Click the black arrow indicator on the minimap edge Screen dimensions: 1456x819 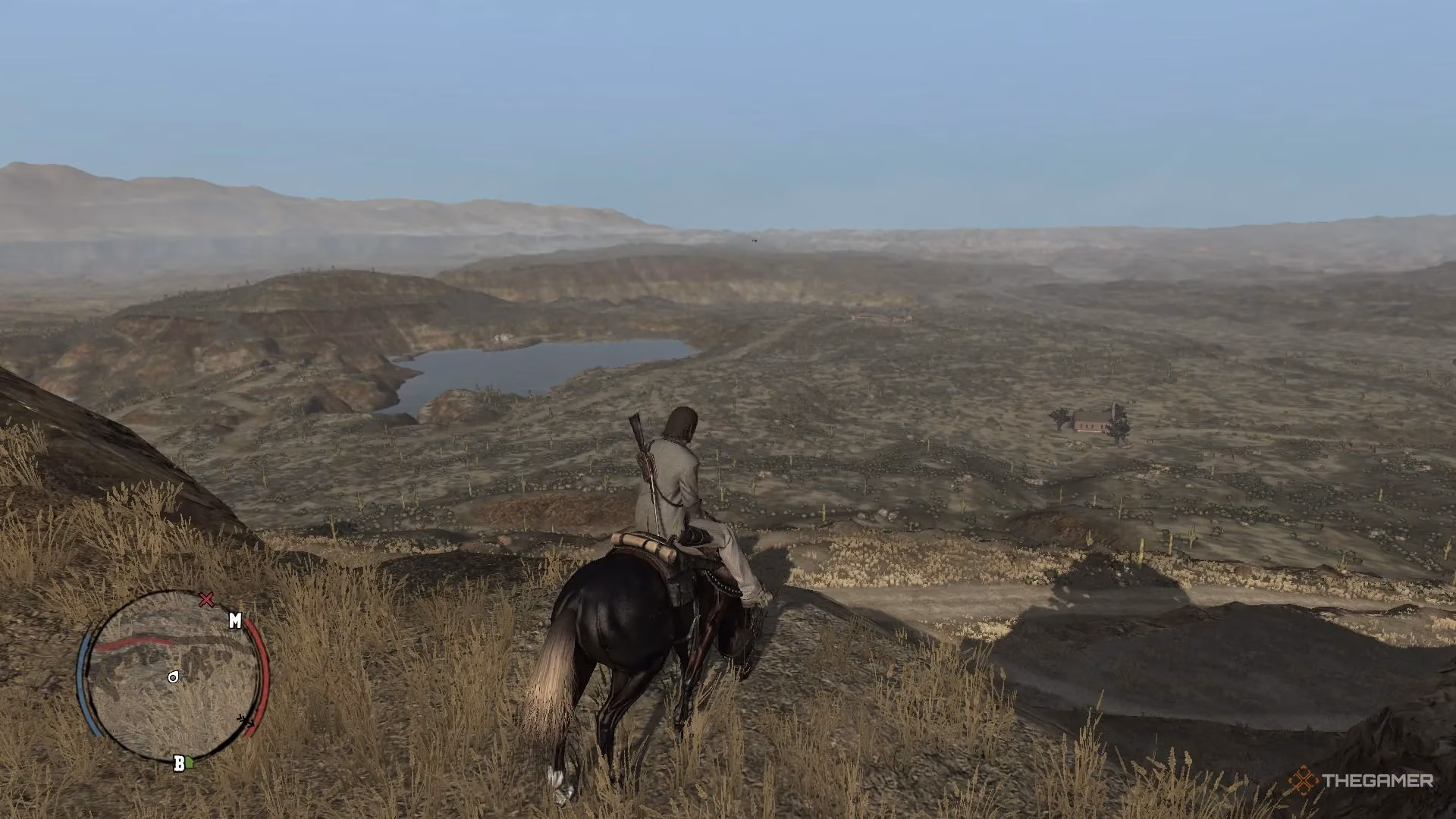[246, 720]
